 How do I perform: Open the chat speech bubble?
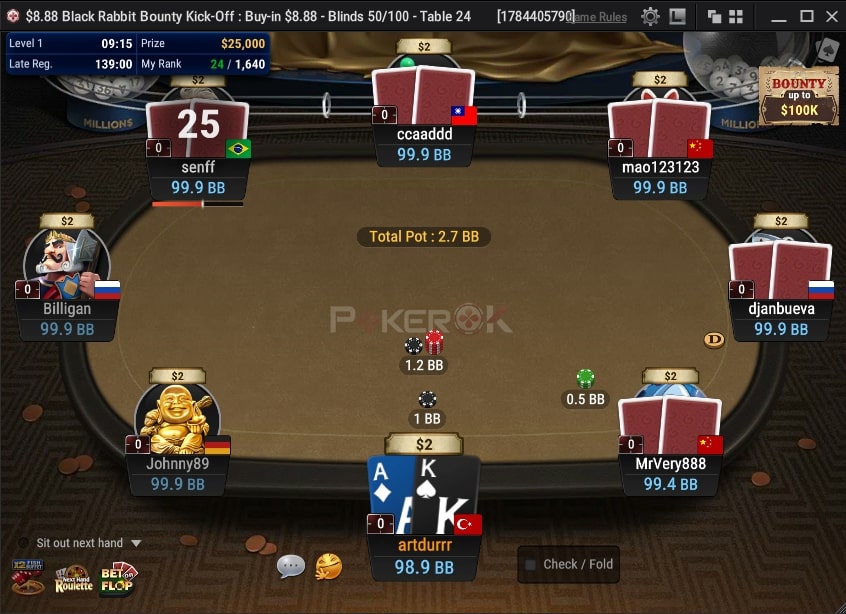coord(291,567)
